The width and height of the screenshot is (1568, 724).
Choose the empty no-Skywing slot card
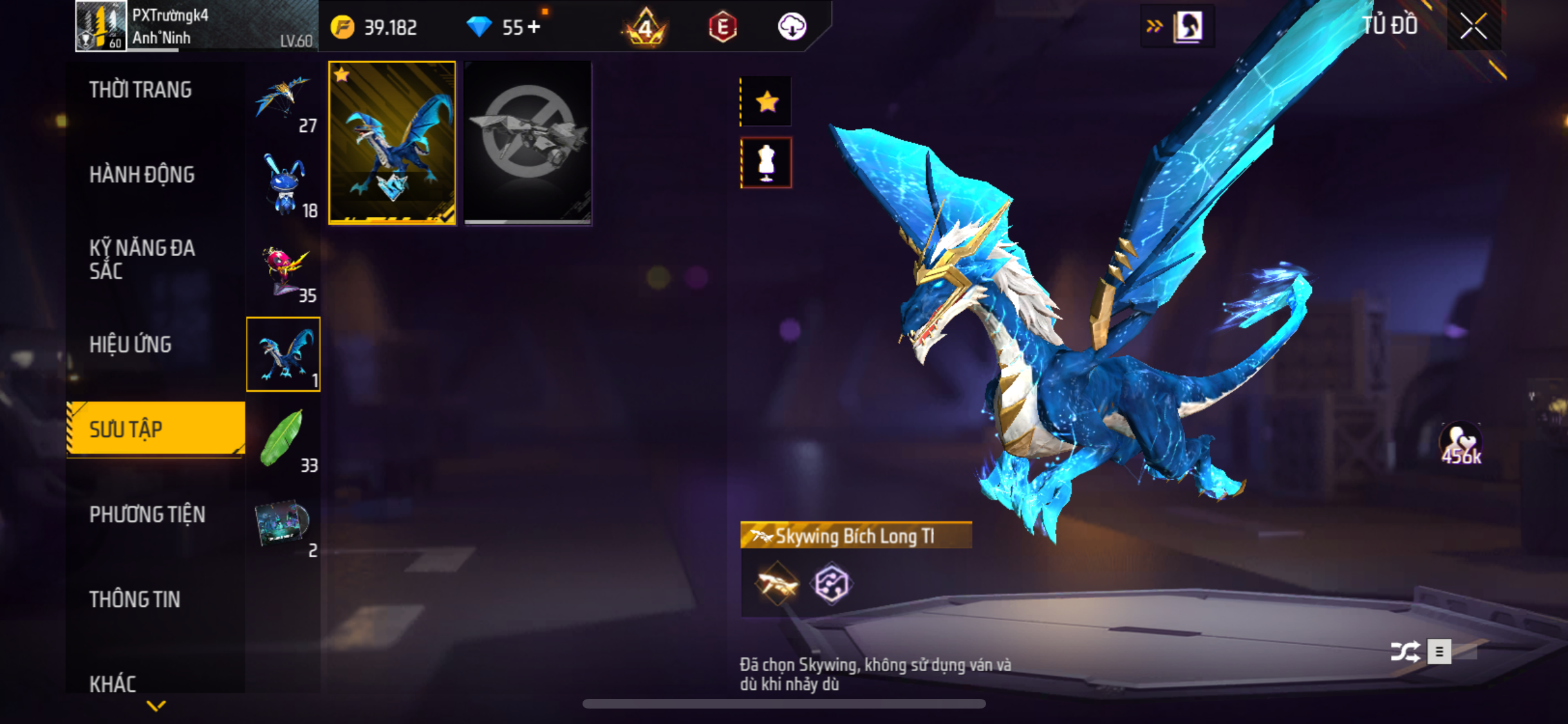pyautogui.click(x=528, y=143)
